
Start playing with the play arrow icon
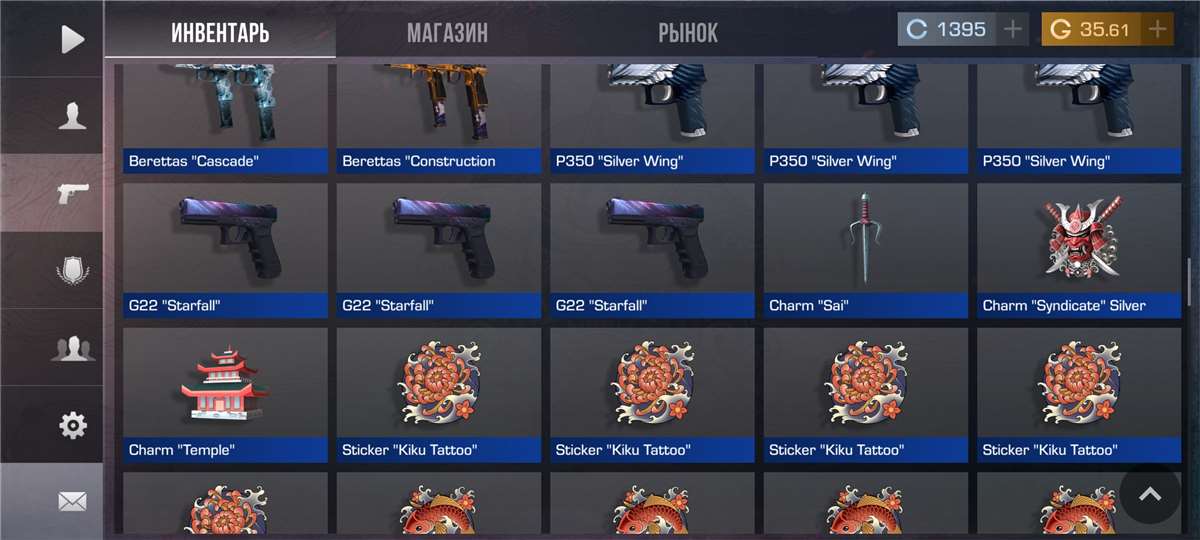pos(72,39)
